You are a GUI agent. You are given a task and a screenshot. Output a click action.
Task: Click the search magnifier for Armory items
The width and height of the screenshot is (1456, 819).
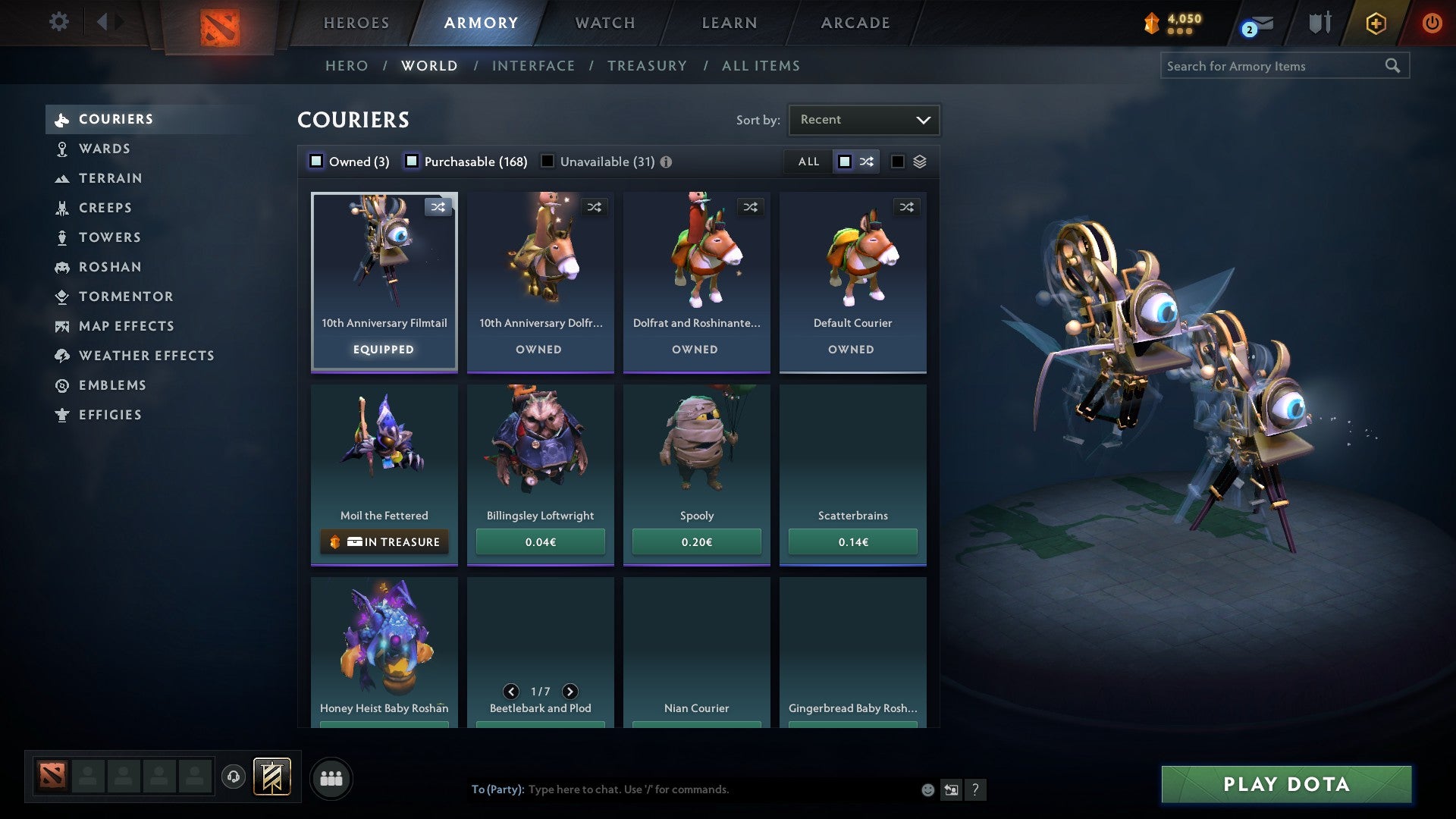(x=1394, y=65)
